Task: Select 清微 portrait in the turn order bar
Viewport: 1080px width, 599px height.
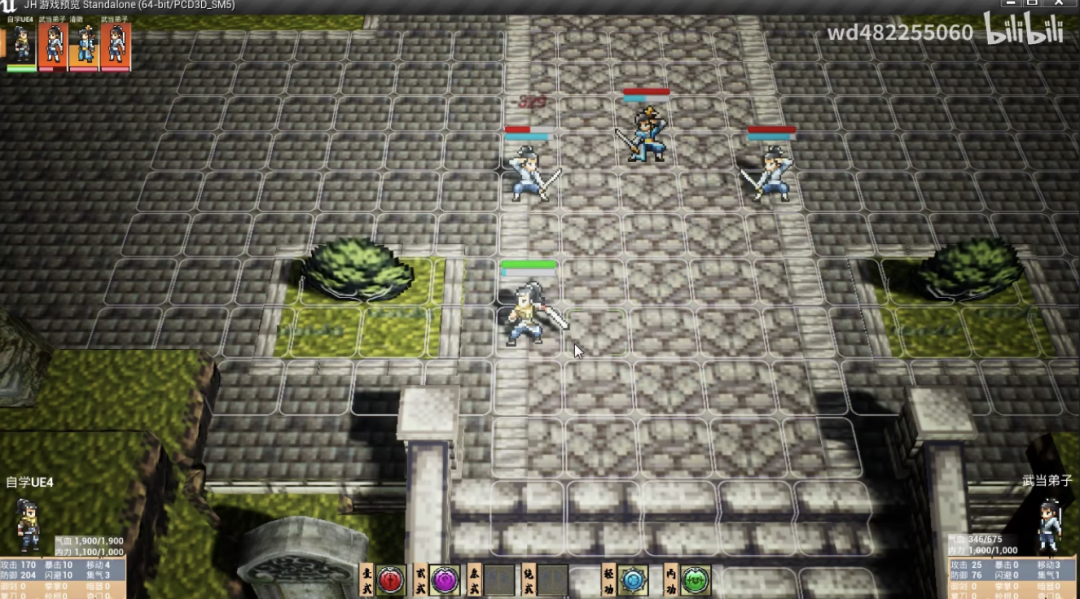Action: [x=85, y=45]
